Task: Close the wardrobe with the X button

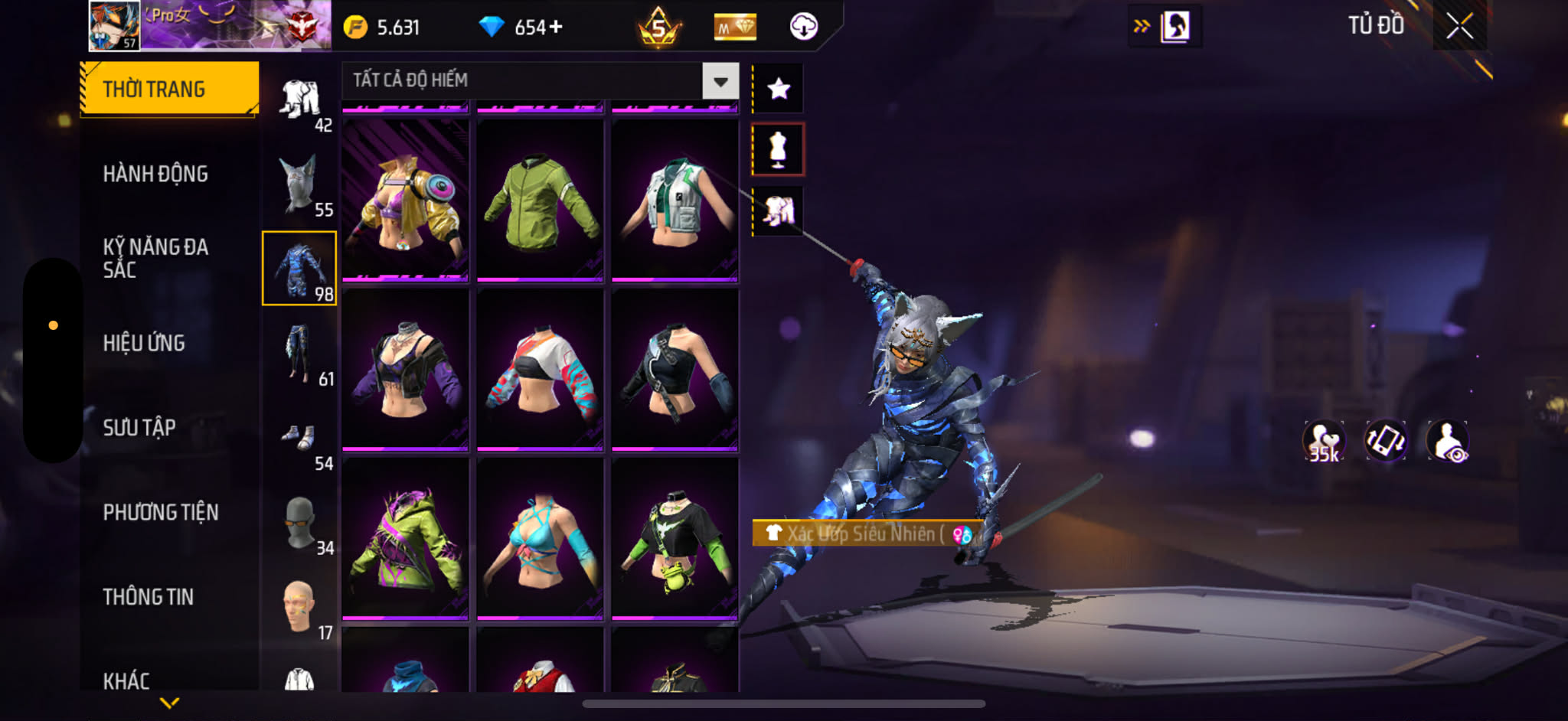Action: [1459, 27]
